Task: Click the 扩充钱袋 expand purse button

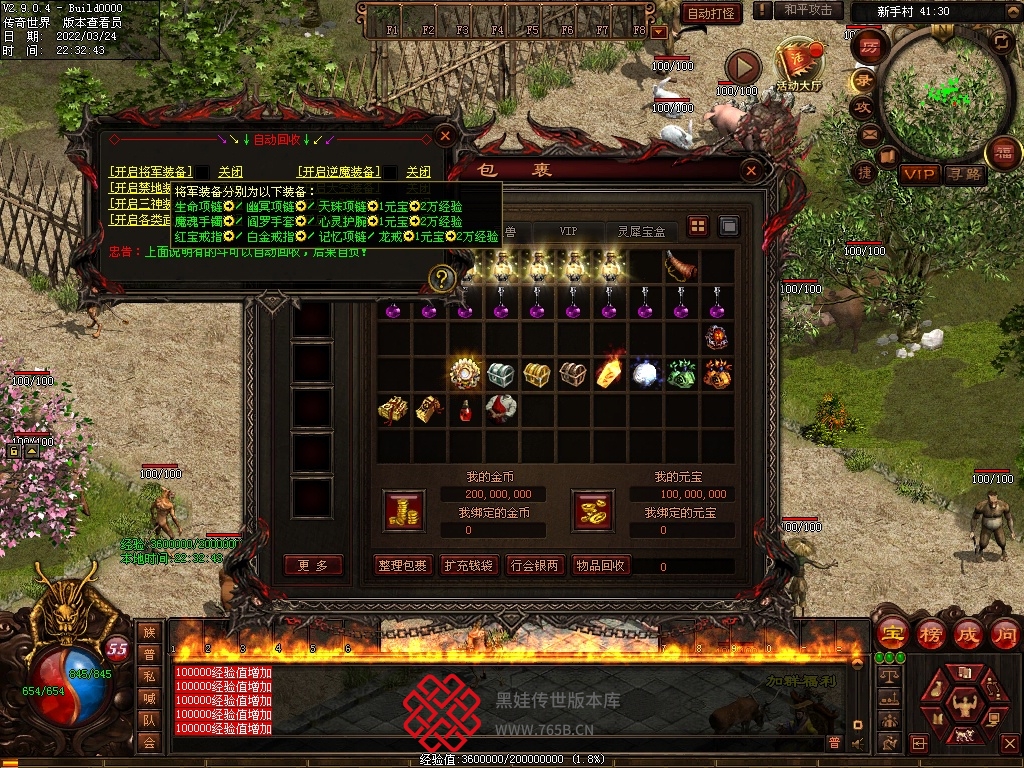Action: pos(468,566)
